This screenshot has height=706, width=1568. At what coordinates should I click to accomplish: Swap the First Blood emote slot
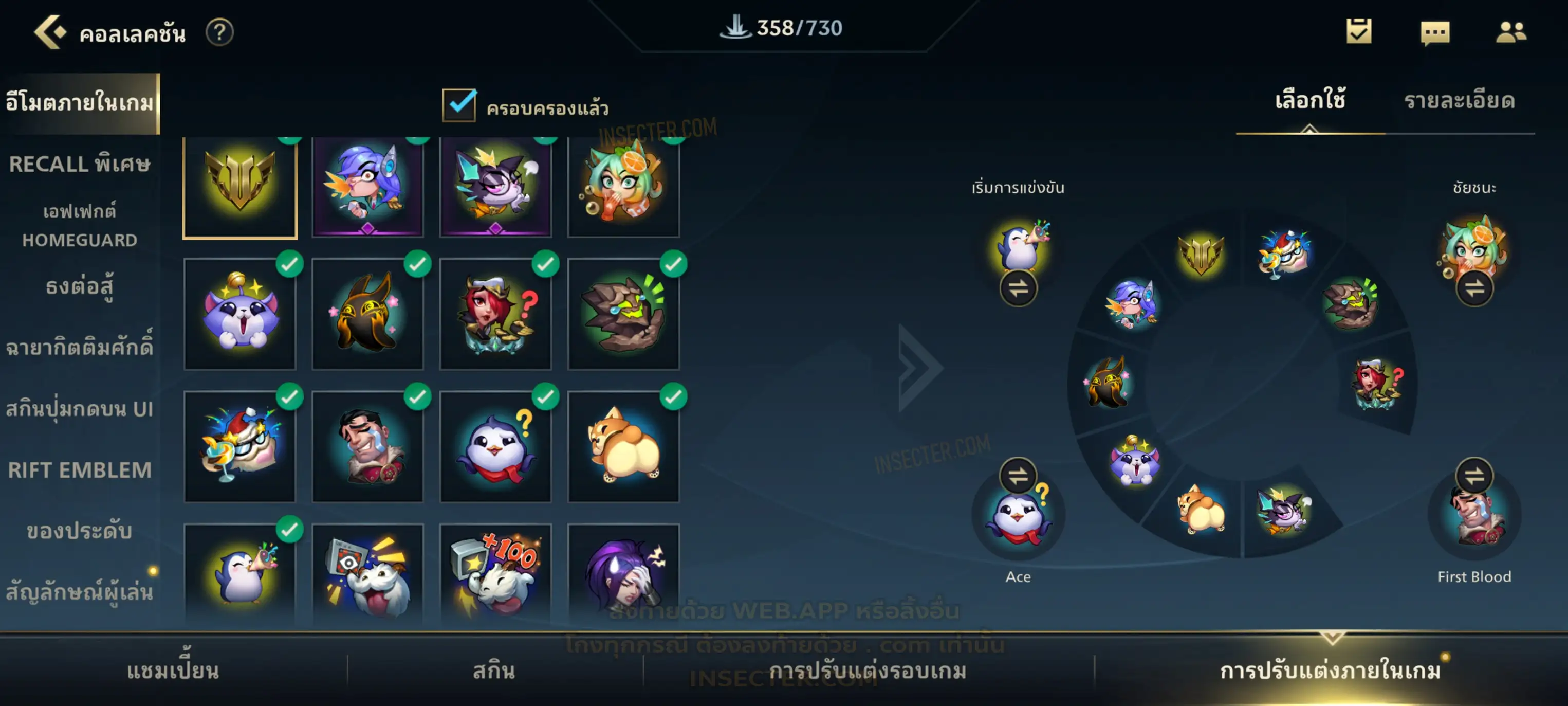point(1473,476)
